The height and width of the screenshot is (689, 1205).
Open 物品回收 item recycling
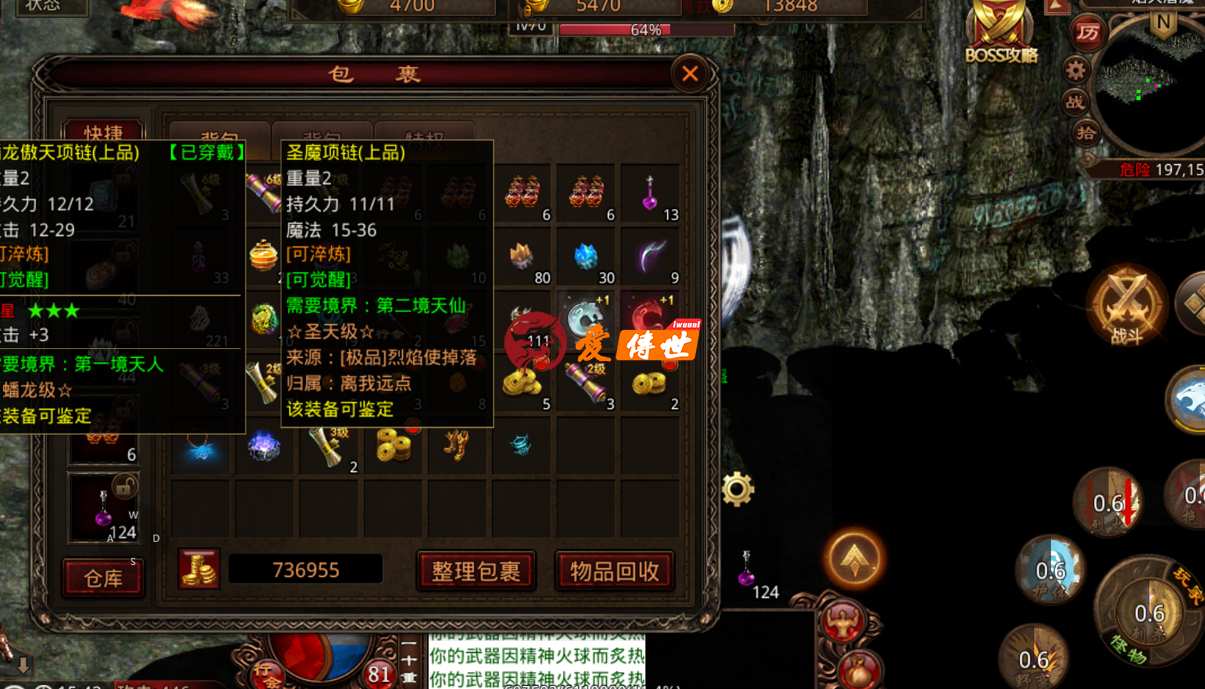(615, 571)
